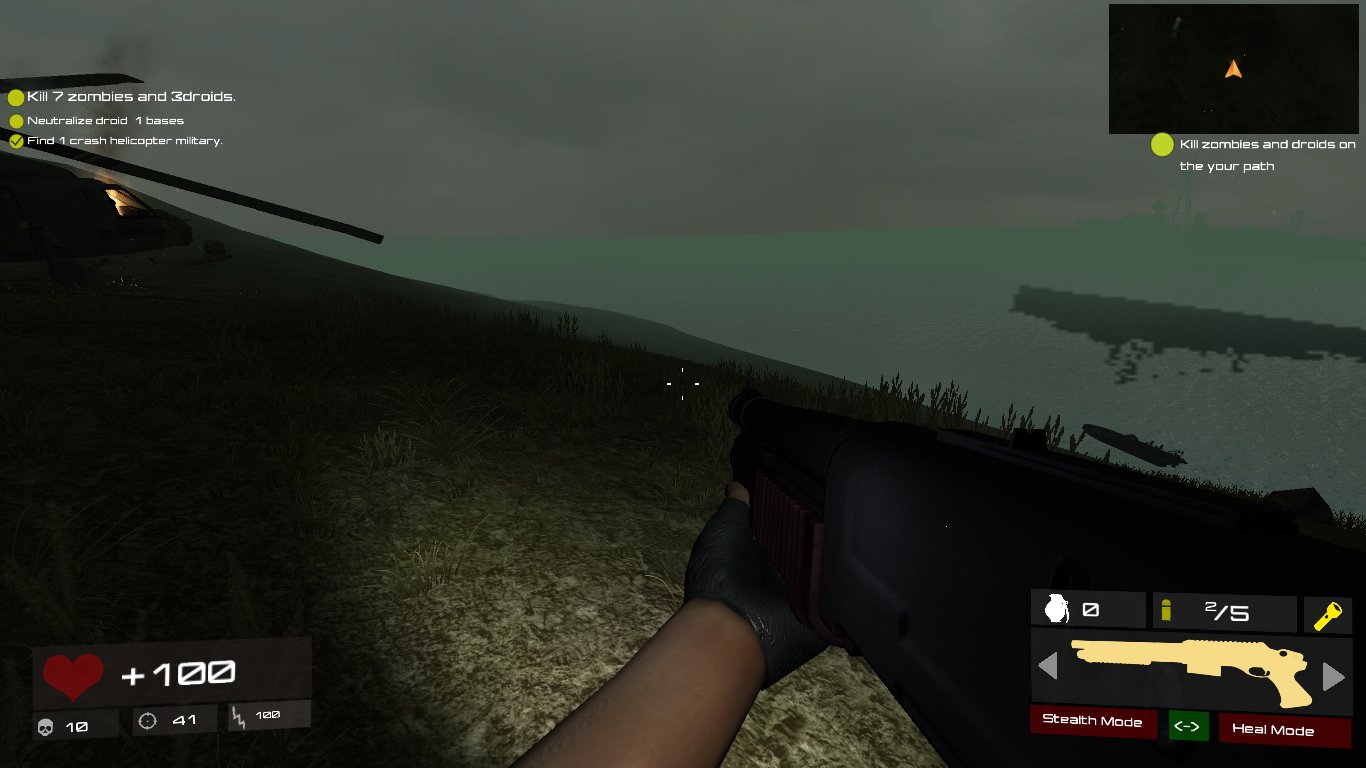
Task: Click the yellow marker beside 'Kill 7 zombies' objective
Action: (16, 97)
